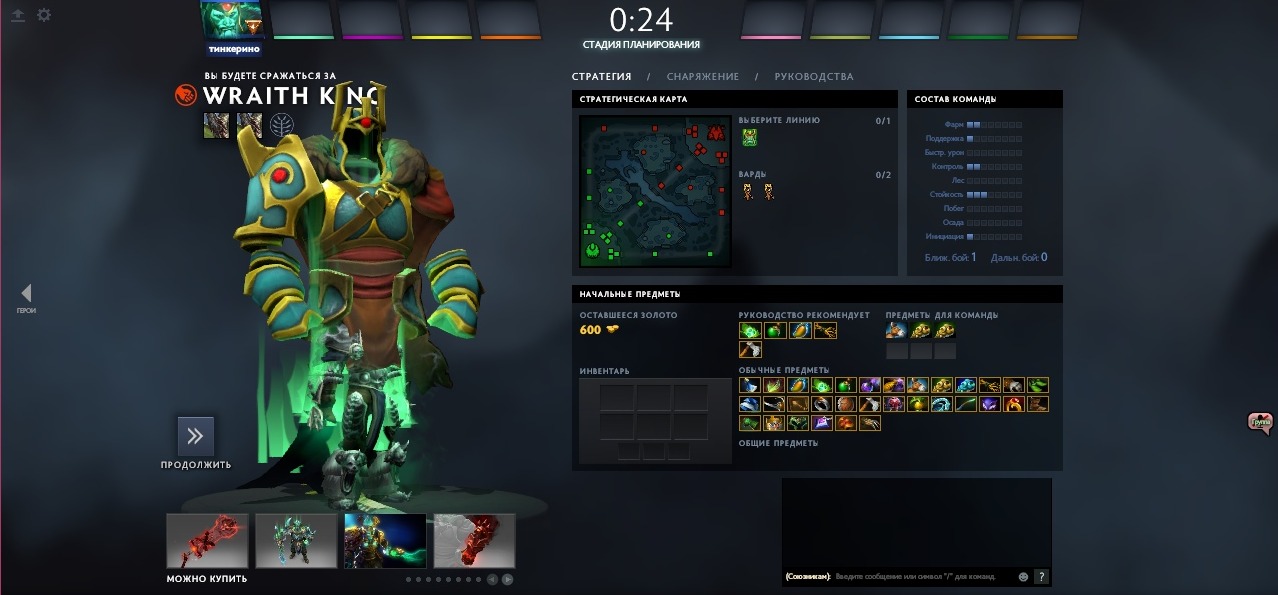
Task: Buy Clarity potion from common items
Action: point(749,385)
